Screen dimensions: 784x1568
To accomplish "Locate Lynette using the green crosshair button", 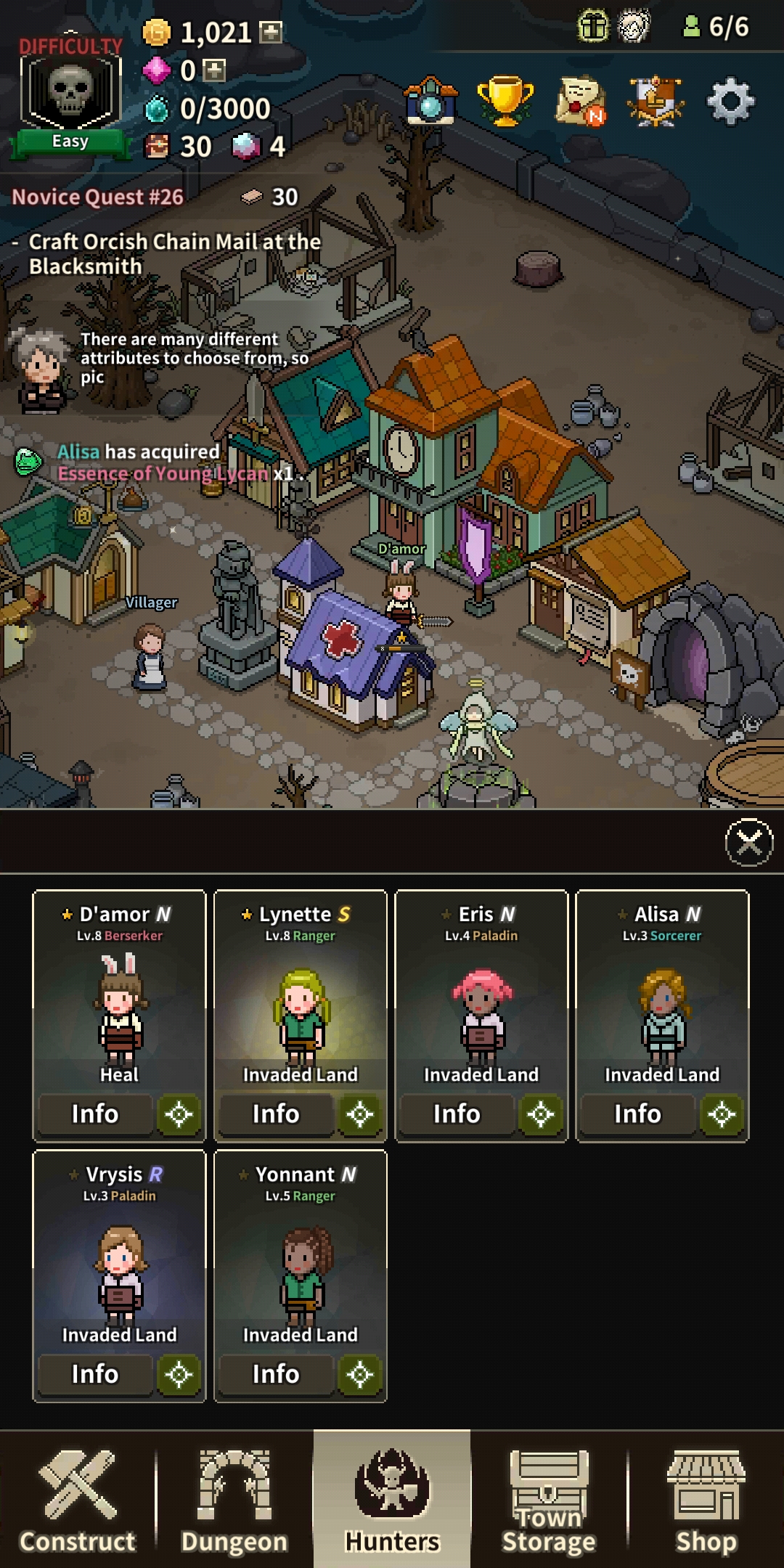I will click(359, 1114).
